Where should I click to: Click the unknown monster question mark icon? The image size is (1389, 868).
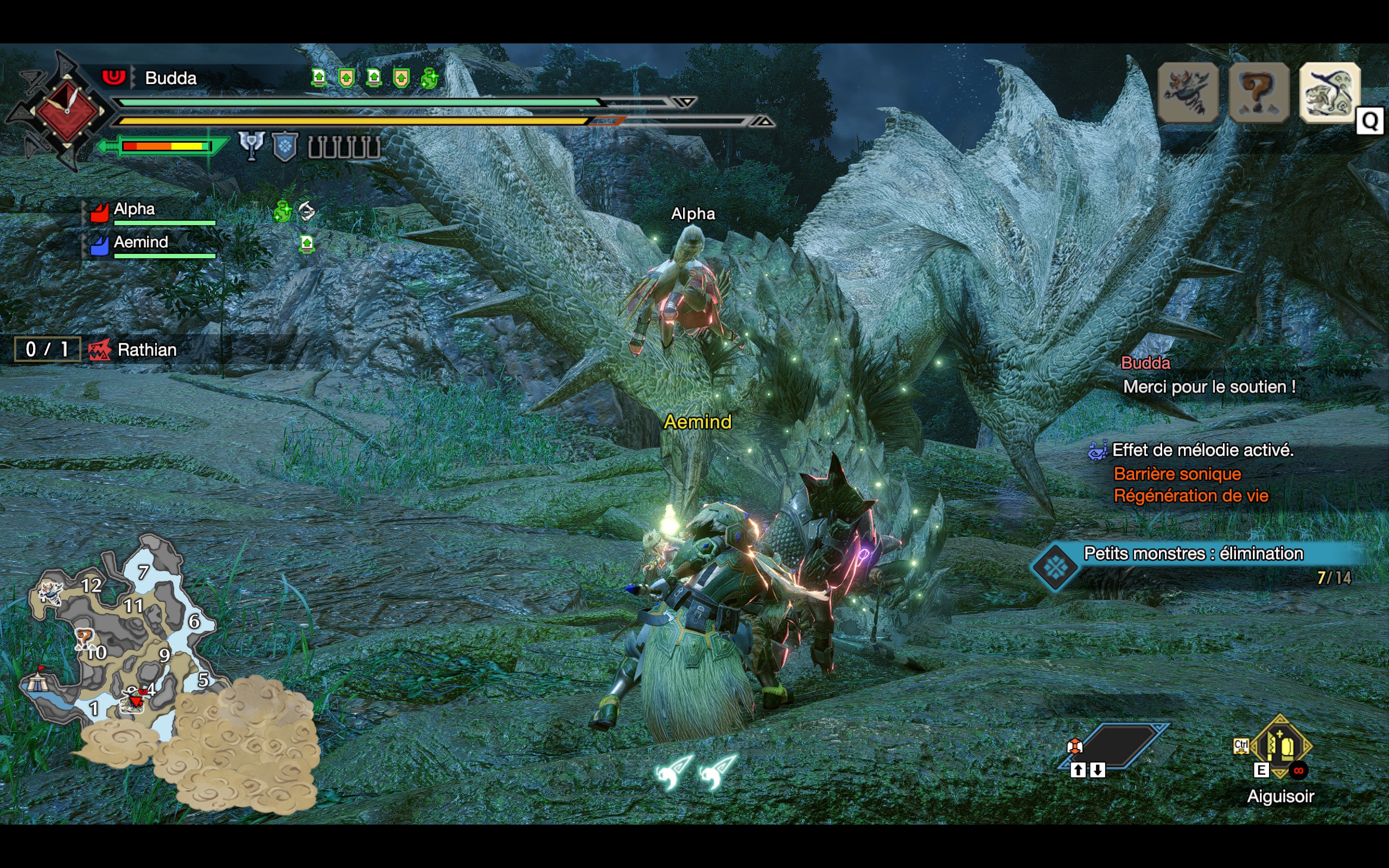(x=1259, y=93)
